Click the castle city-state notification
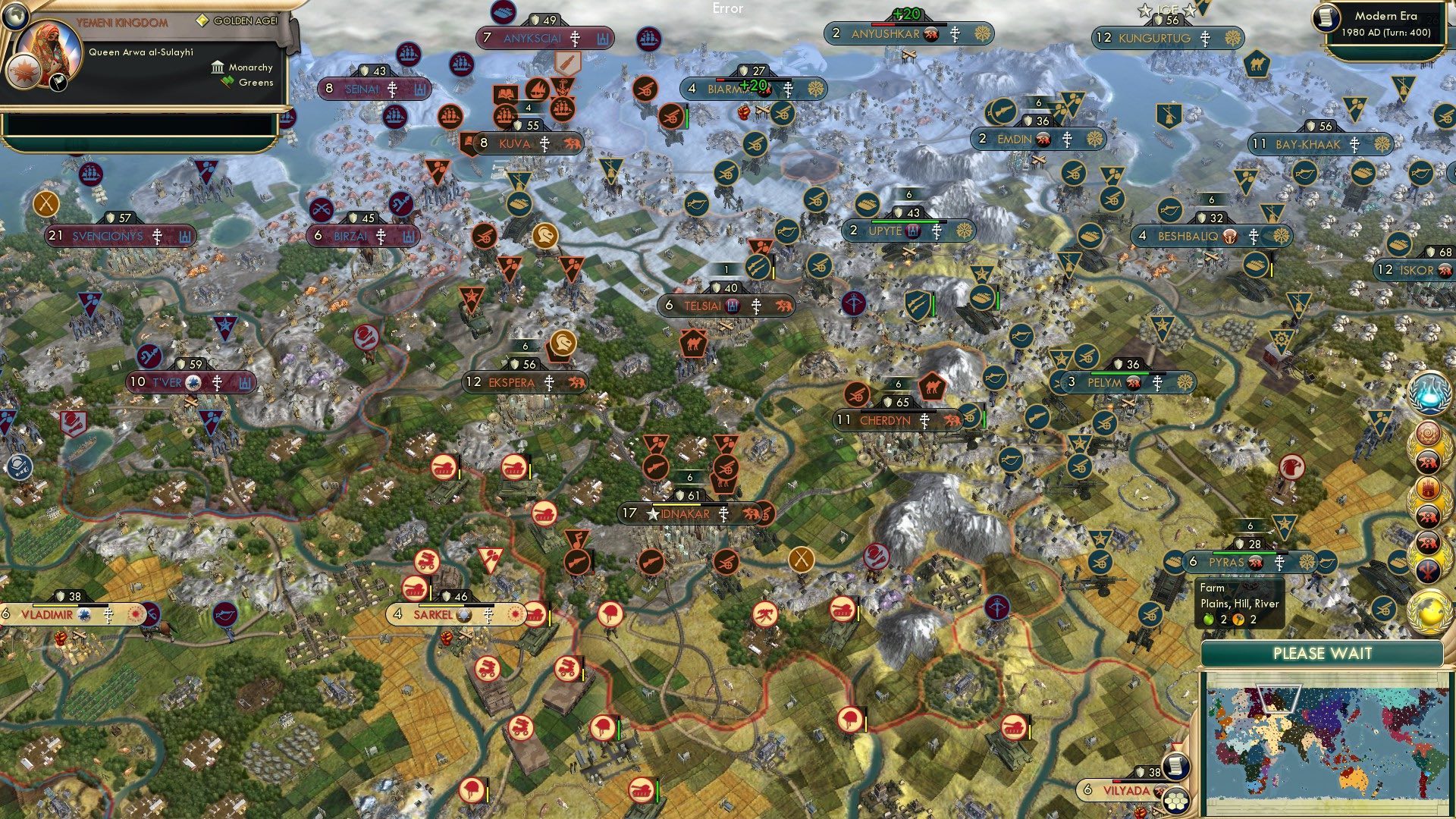The height and width of the screenshot is (819, 1456). pyautogui.click(x=1428, y=488)
